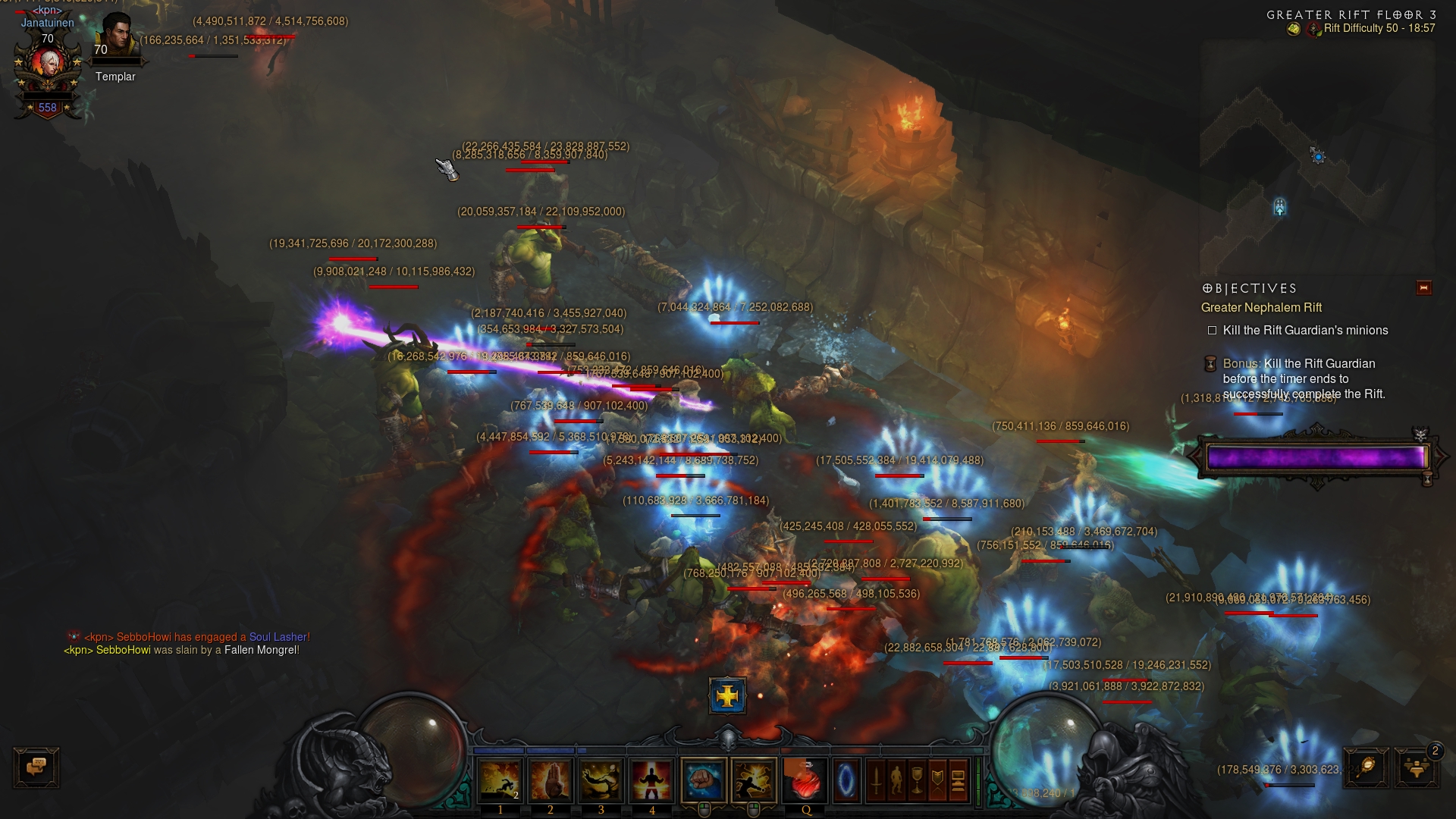Open the blue town portal
Image resolution: width=1456 pixels, height=819 pixels.
click(x=846, y=780)
